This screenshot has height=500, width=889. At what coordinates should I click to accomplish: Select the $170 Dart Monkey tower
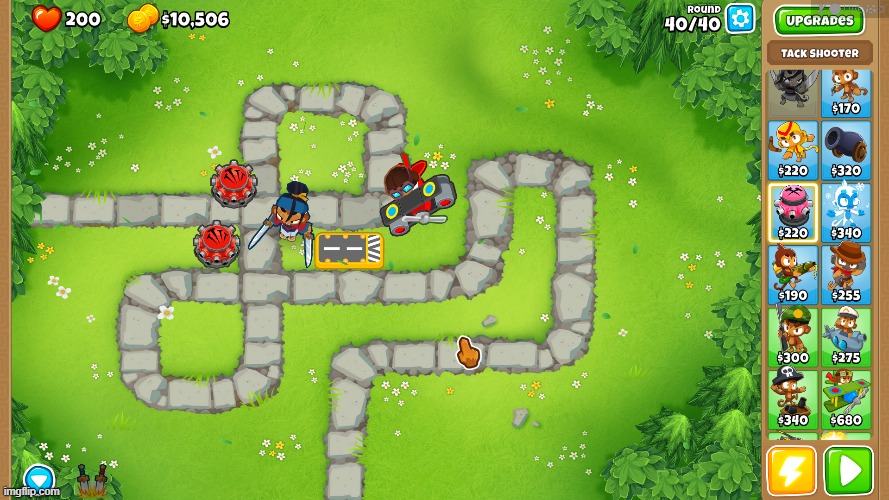(x=846, y=92)
